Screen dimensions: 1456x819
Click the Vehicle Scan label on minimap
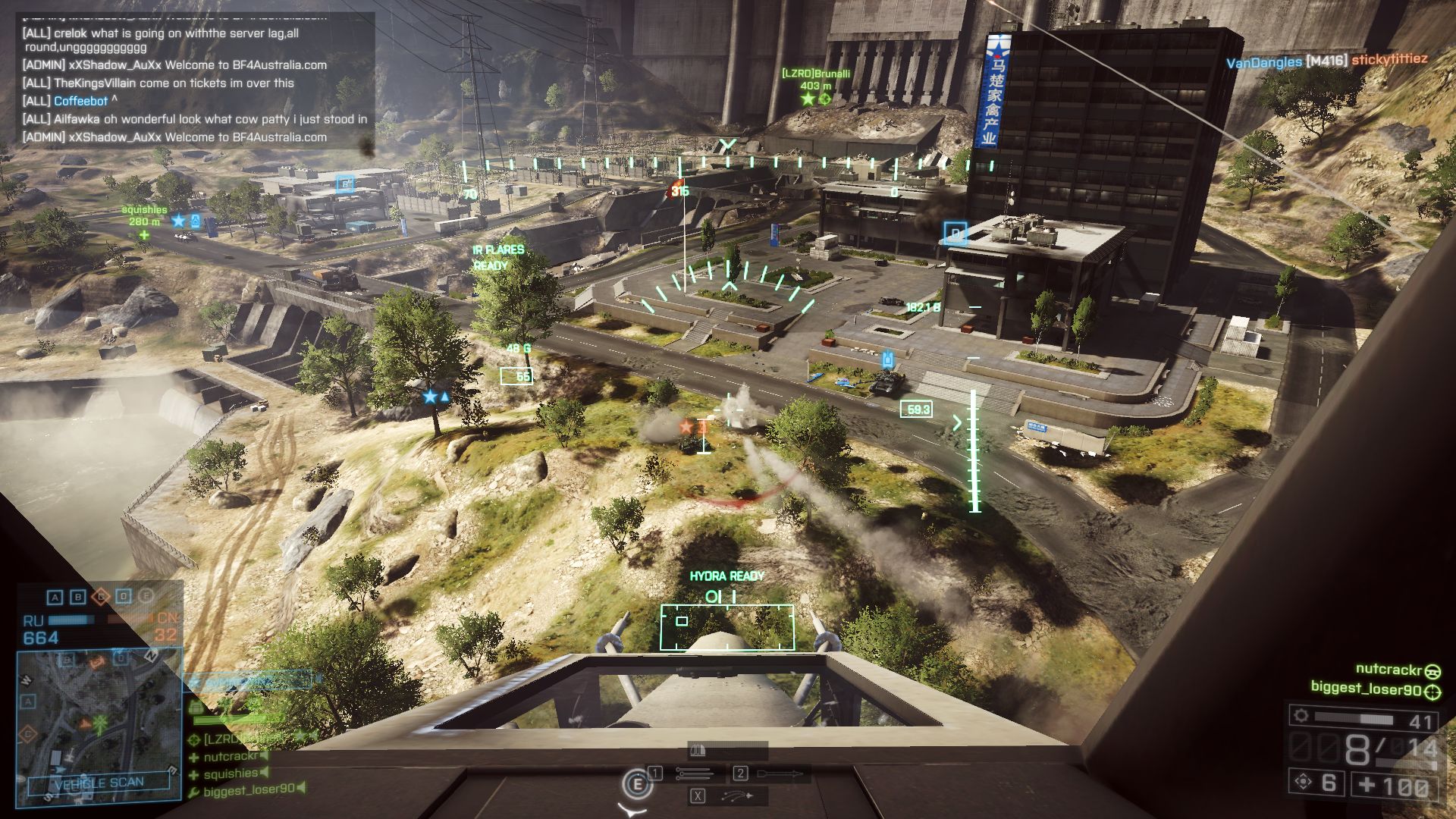click(99, 783)
